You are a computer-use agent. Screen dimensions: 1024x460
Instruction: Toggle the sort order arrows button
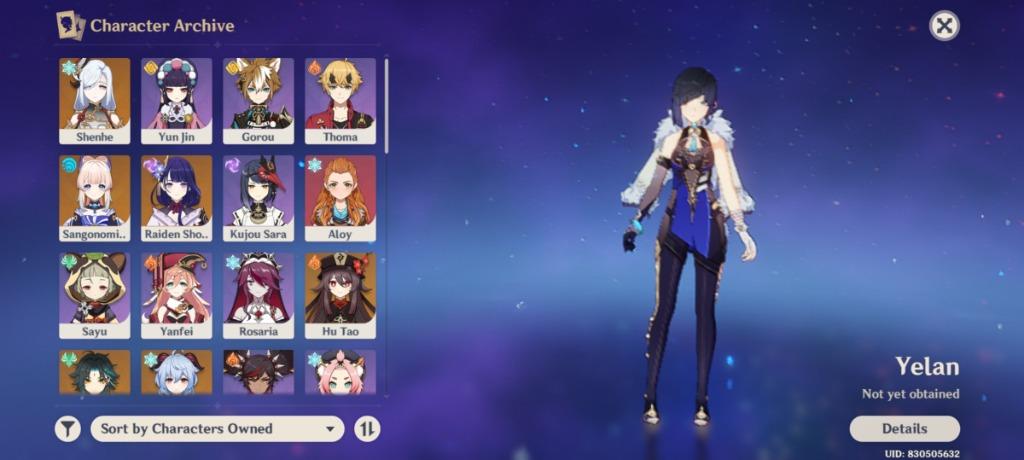coord(367,429)
